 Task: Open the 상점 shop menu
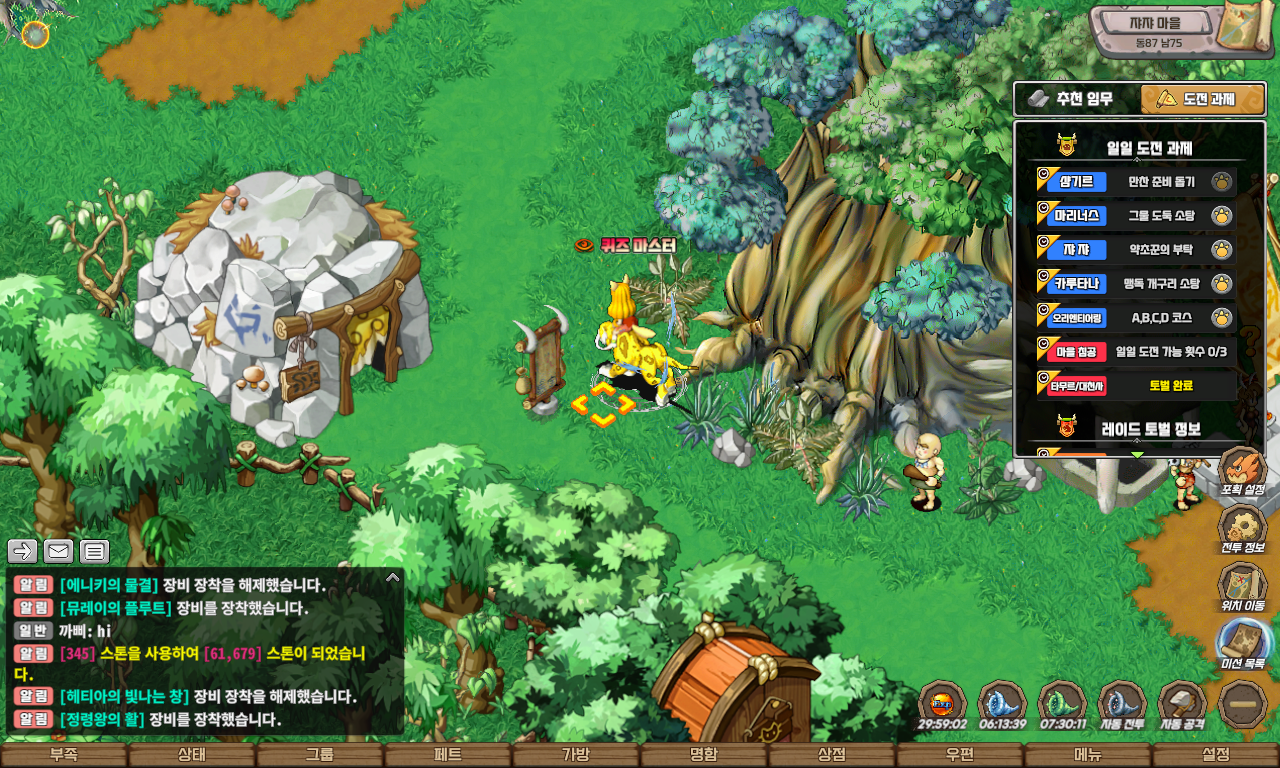point(831,755)
